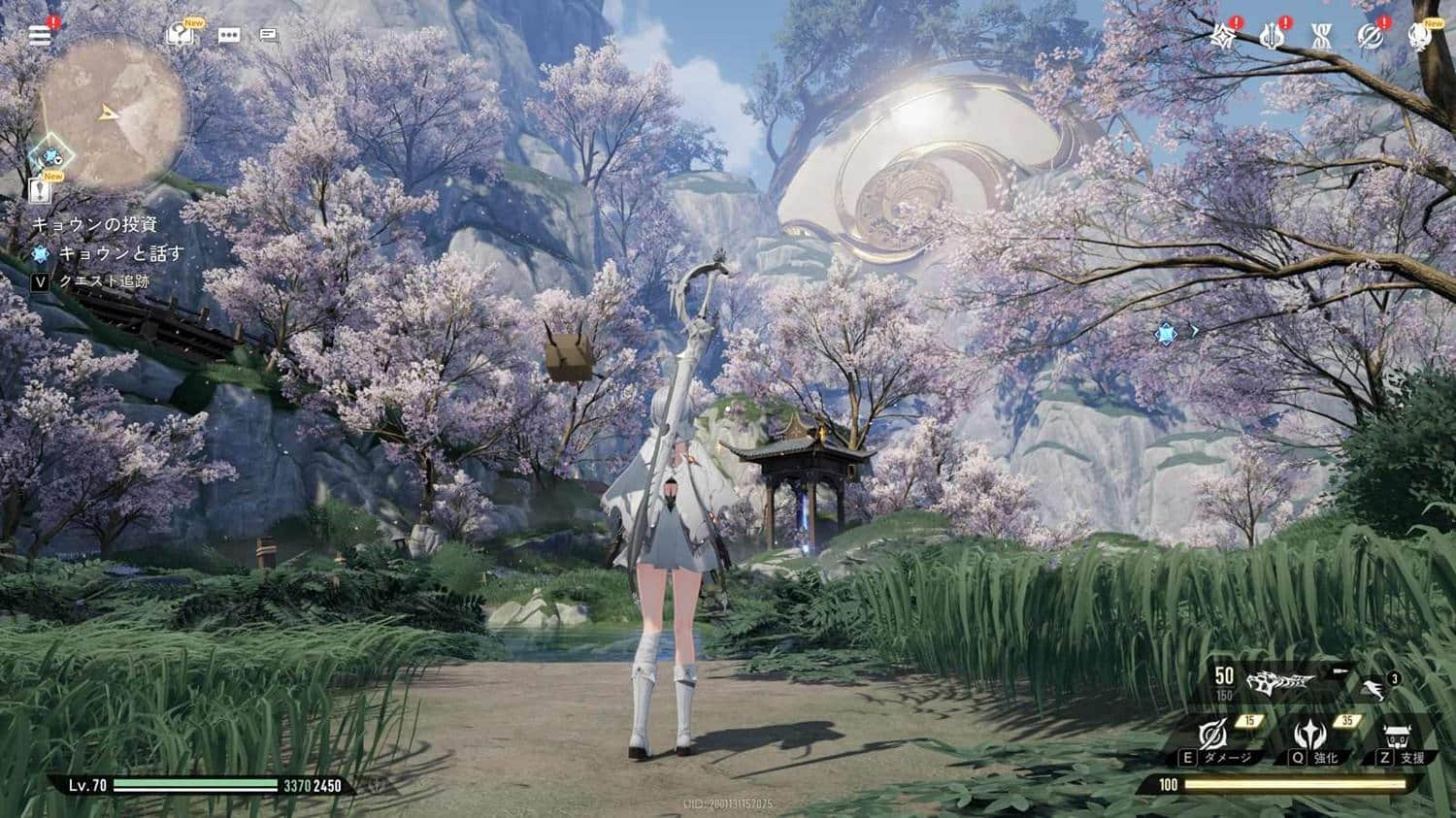
Task: Select the ranged weapon icon showing 50 ammo
Action: [1279, 681]
